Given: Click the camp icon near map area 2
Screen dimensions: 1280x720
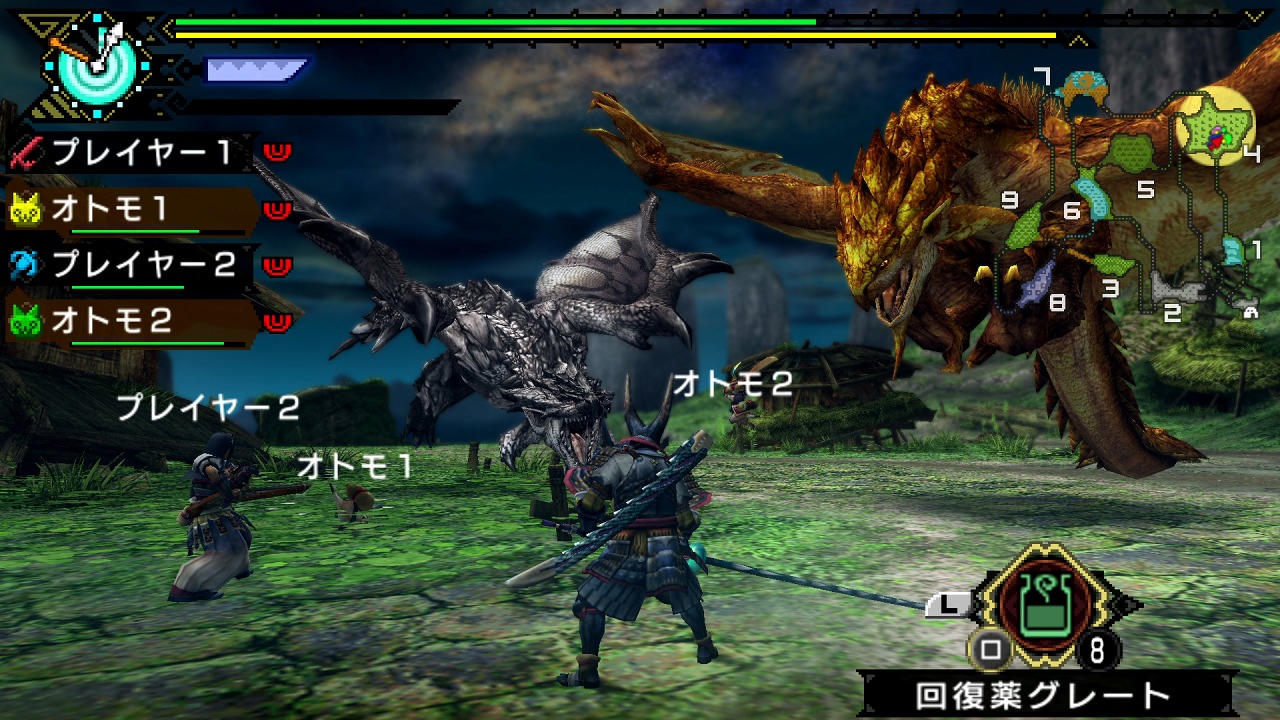Looking at the screenshot, I should tap(1250, 312).
